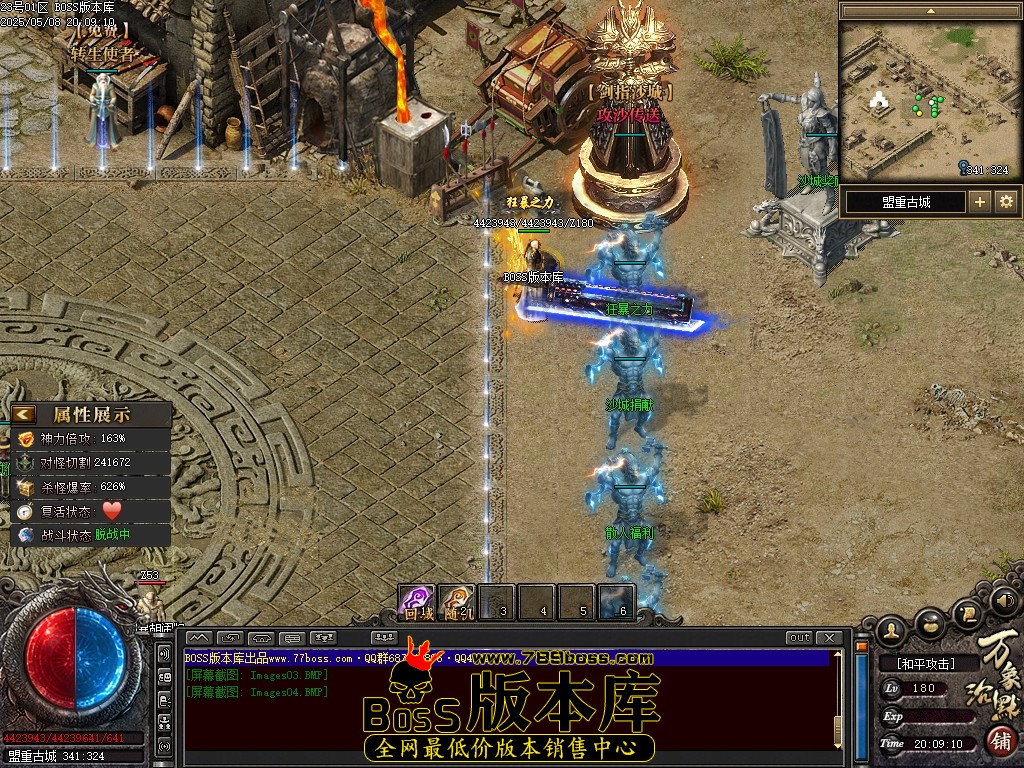Open minimap gear settings
This screenshot has height=768, width=1024.
1006,202
